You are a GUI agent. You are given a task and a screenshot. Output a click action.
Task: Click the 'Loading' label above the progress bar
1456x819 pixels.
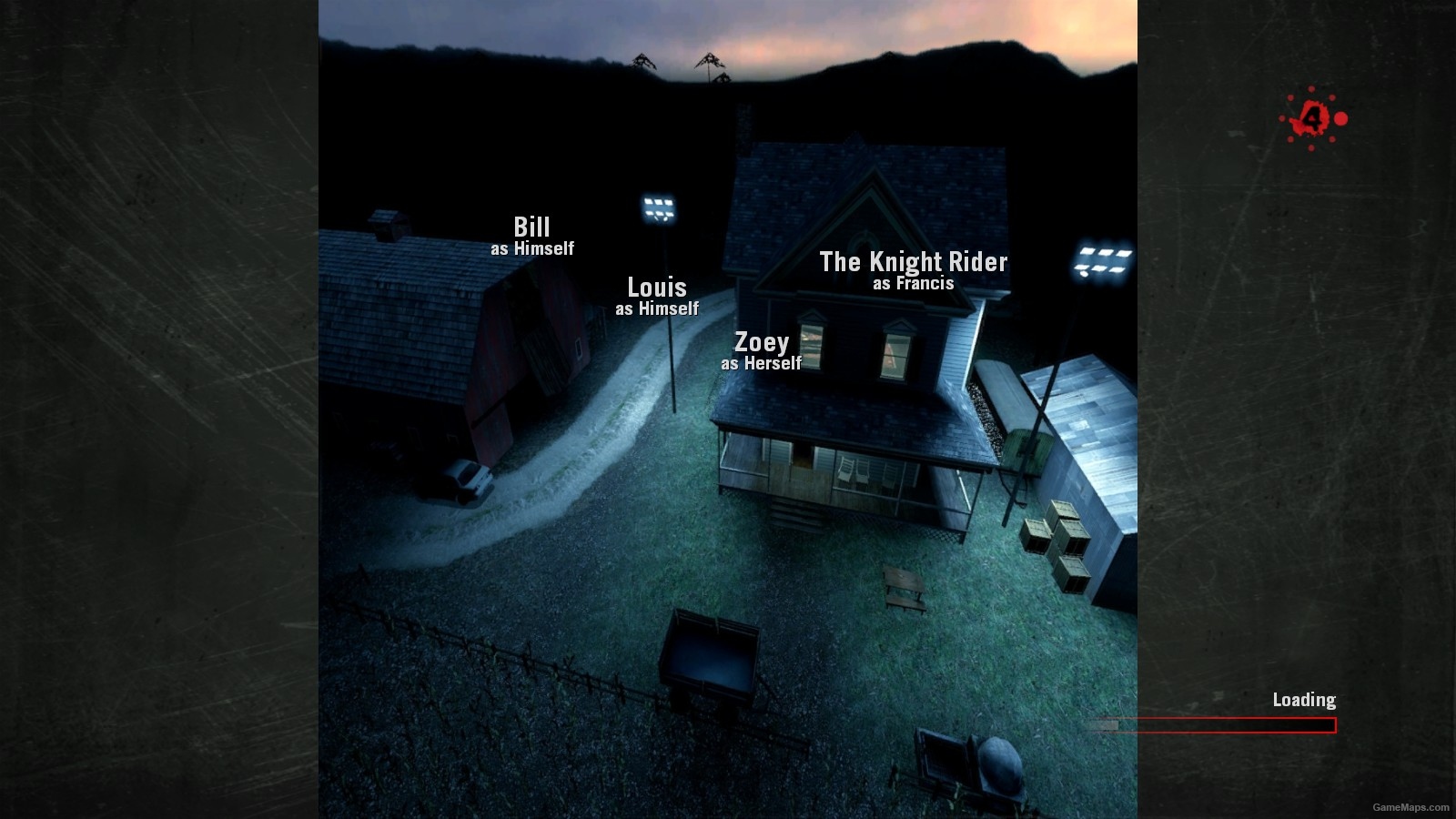click(1303, 701)
